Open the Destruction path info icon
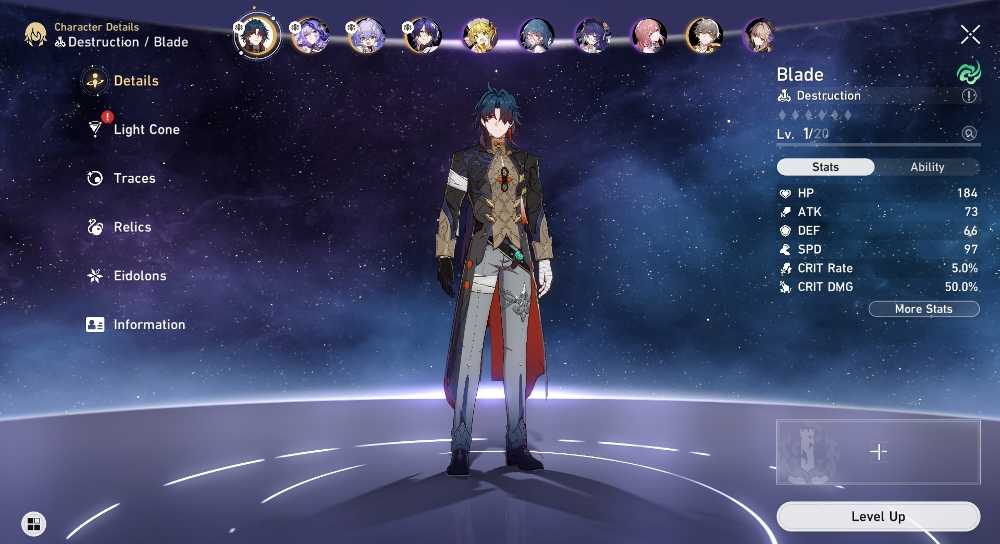The height and width of the screenshot is (544, 1000). pyautogui.click(x=968, y=96)
